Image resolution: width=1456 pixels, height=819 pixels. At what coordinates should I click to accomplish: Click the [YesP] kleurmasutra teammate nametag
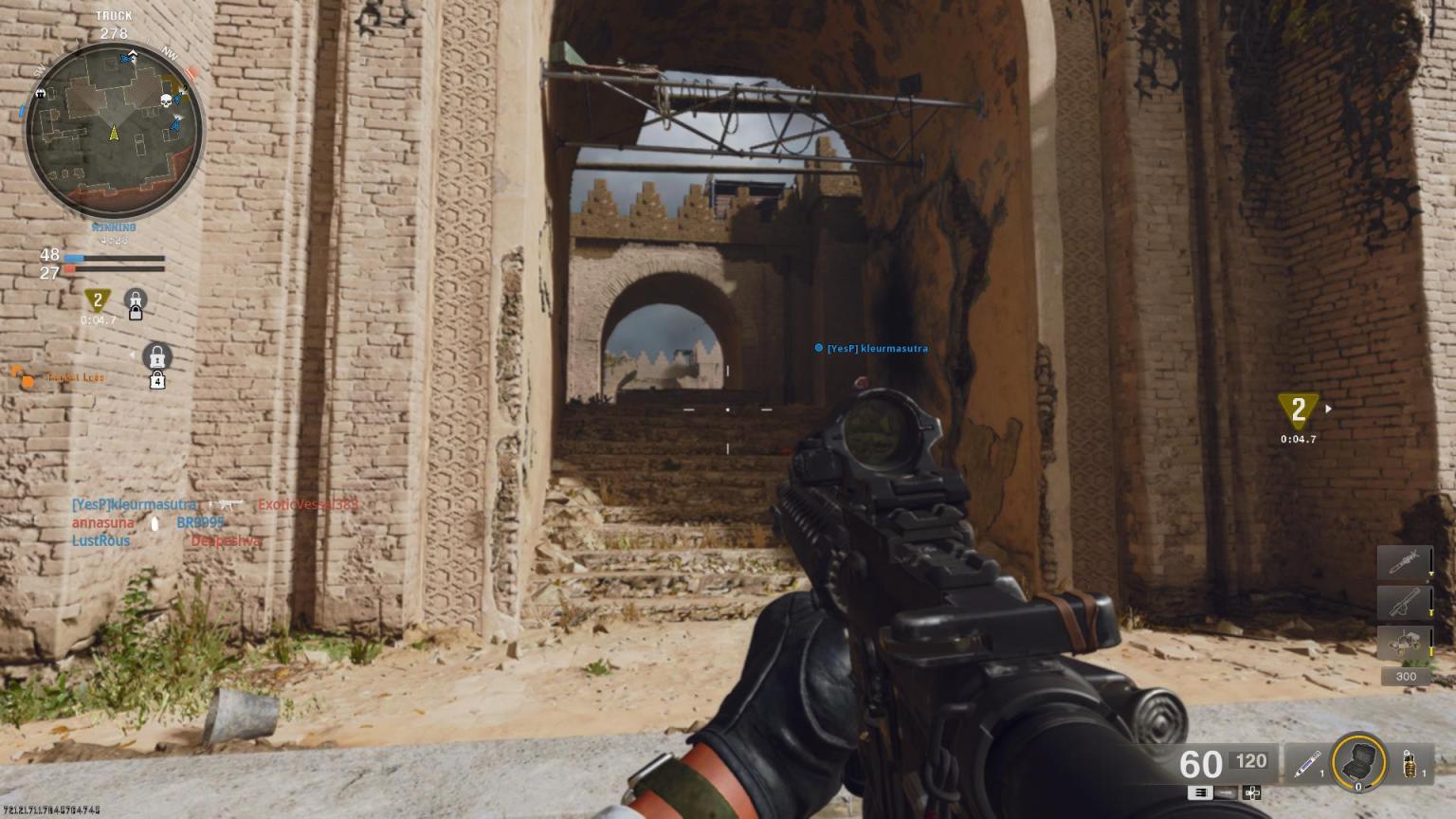point(873,348)
